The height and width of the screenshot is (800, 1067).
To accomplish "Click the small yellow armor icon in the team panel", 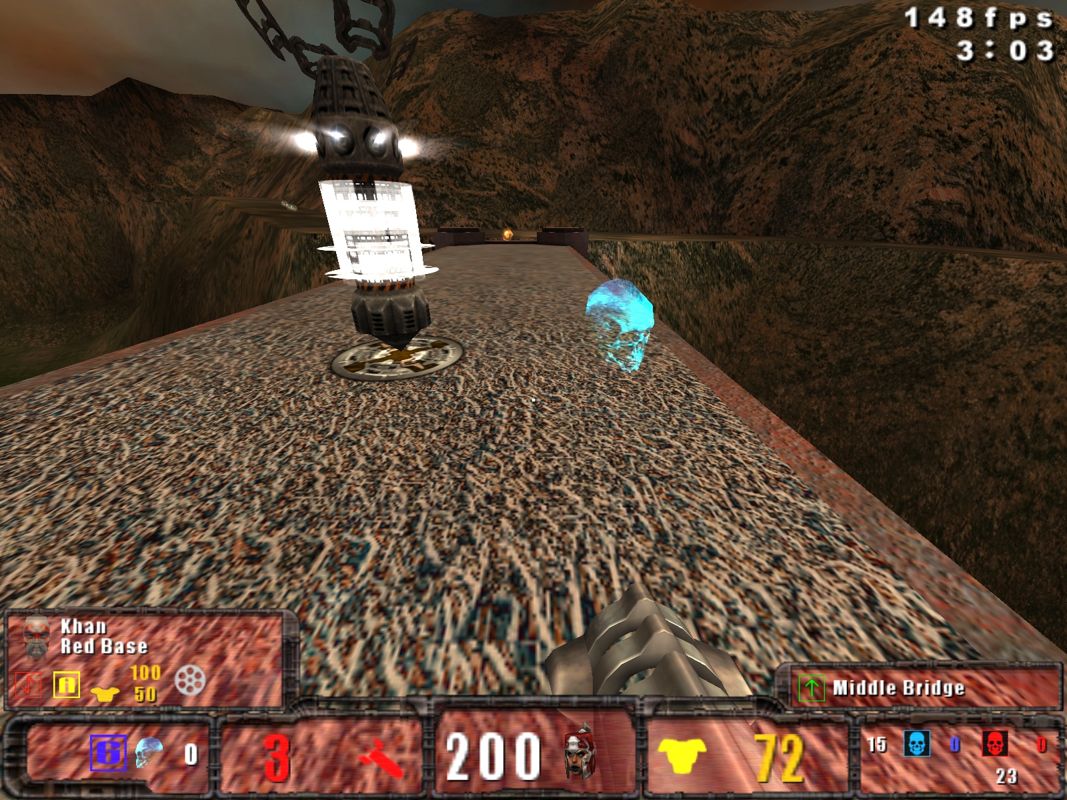I will click(104, 689).
